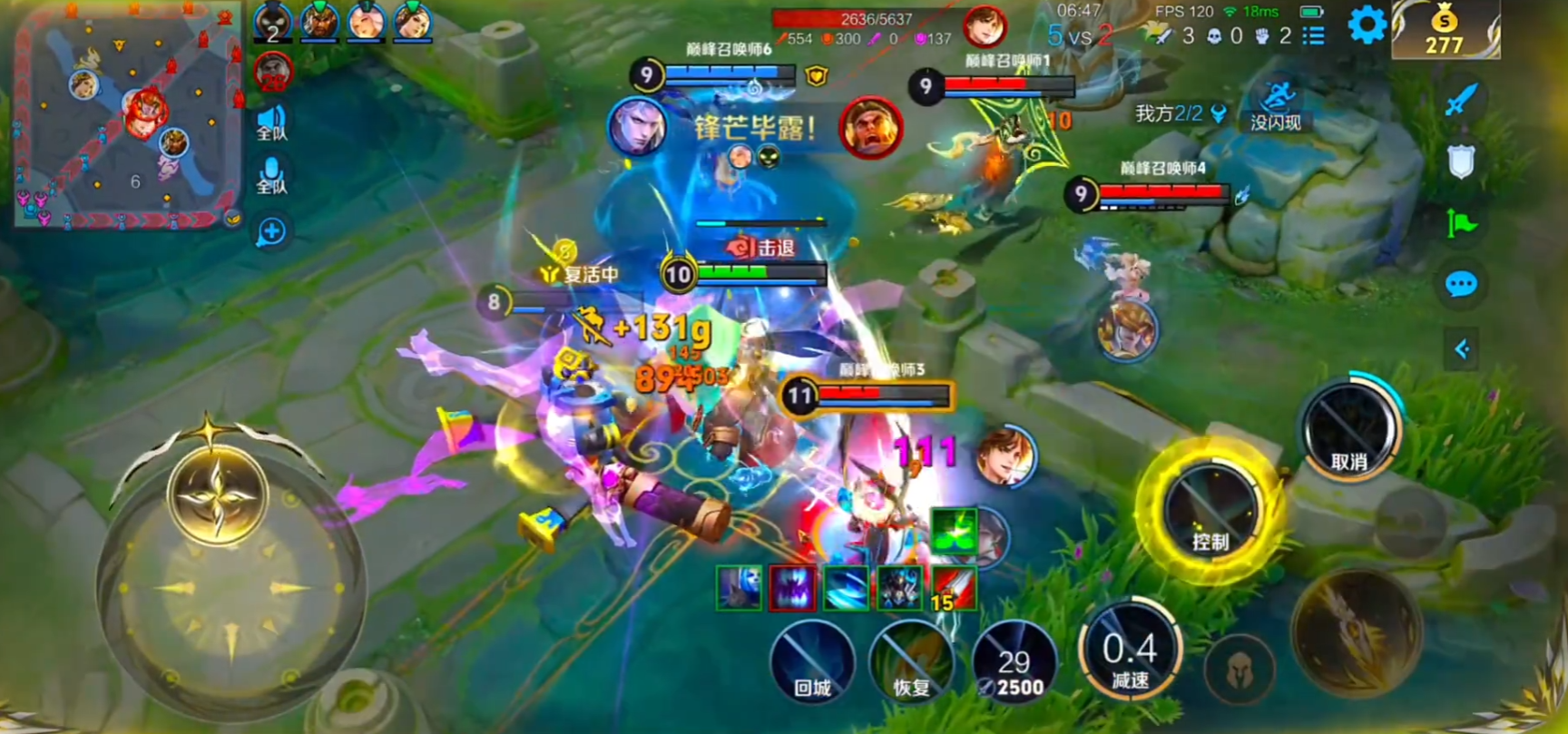This screenshot has width=1568, height=734.
Task: Toggle the 全队 team microphone
Action: pos(271,175)
